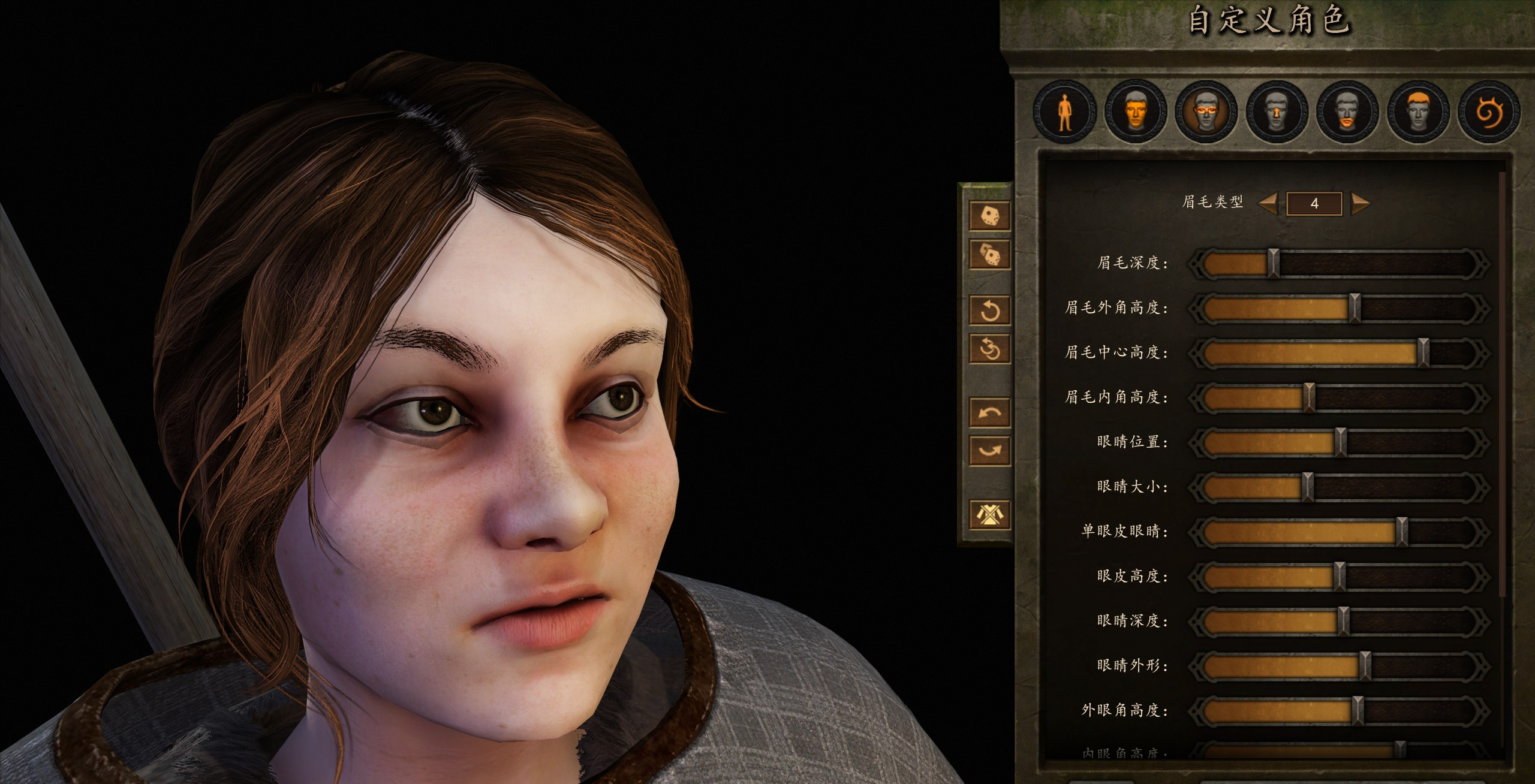
Task: Choose the hair tab
Action: 1418,112
